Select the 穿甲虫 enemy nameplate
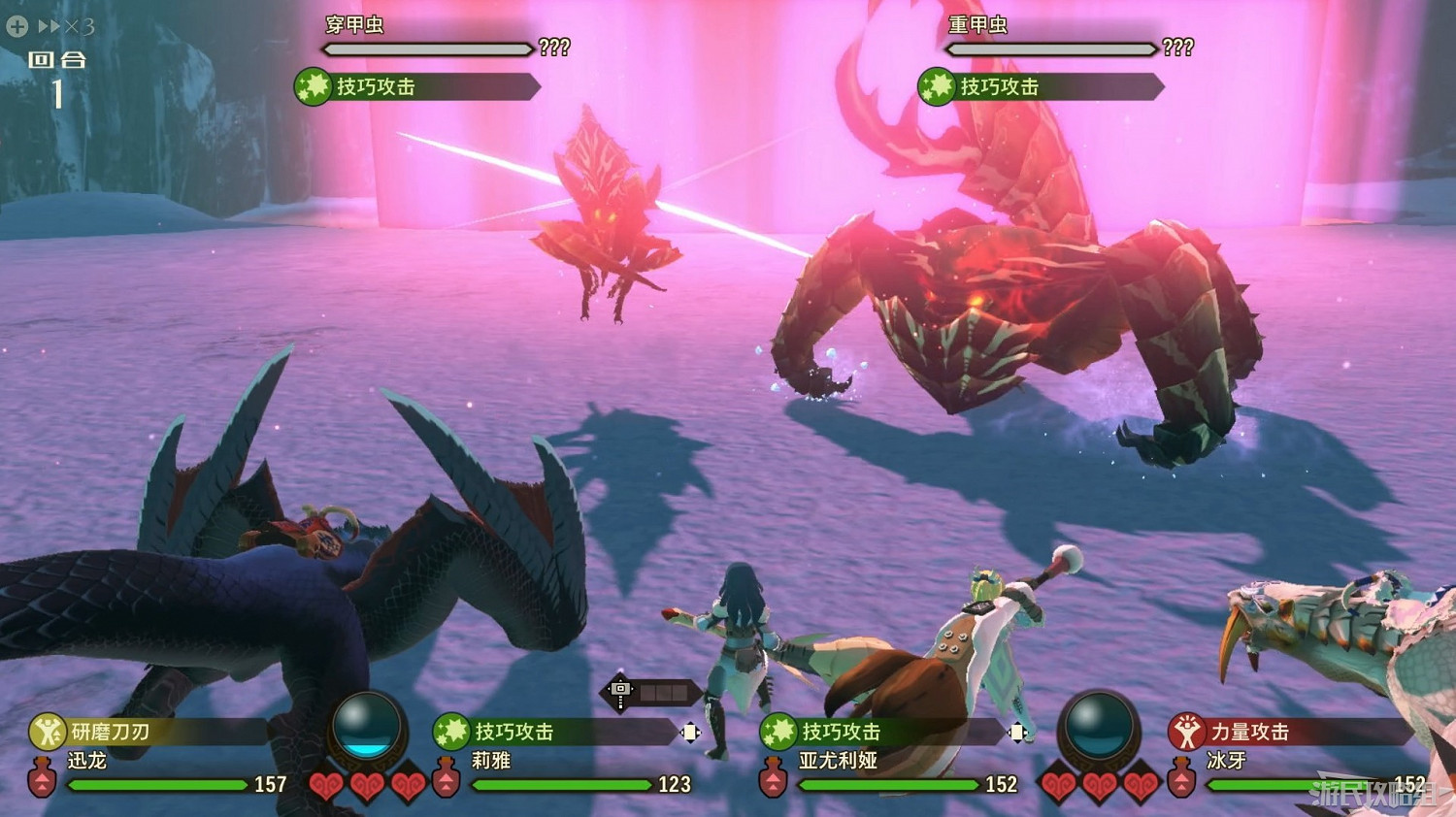 (x=354, y=23)
